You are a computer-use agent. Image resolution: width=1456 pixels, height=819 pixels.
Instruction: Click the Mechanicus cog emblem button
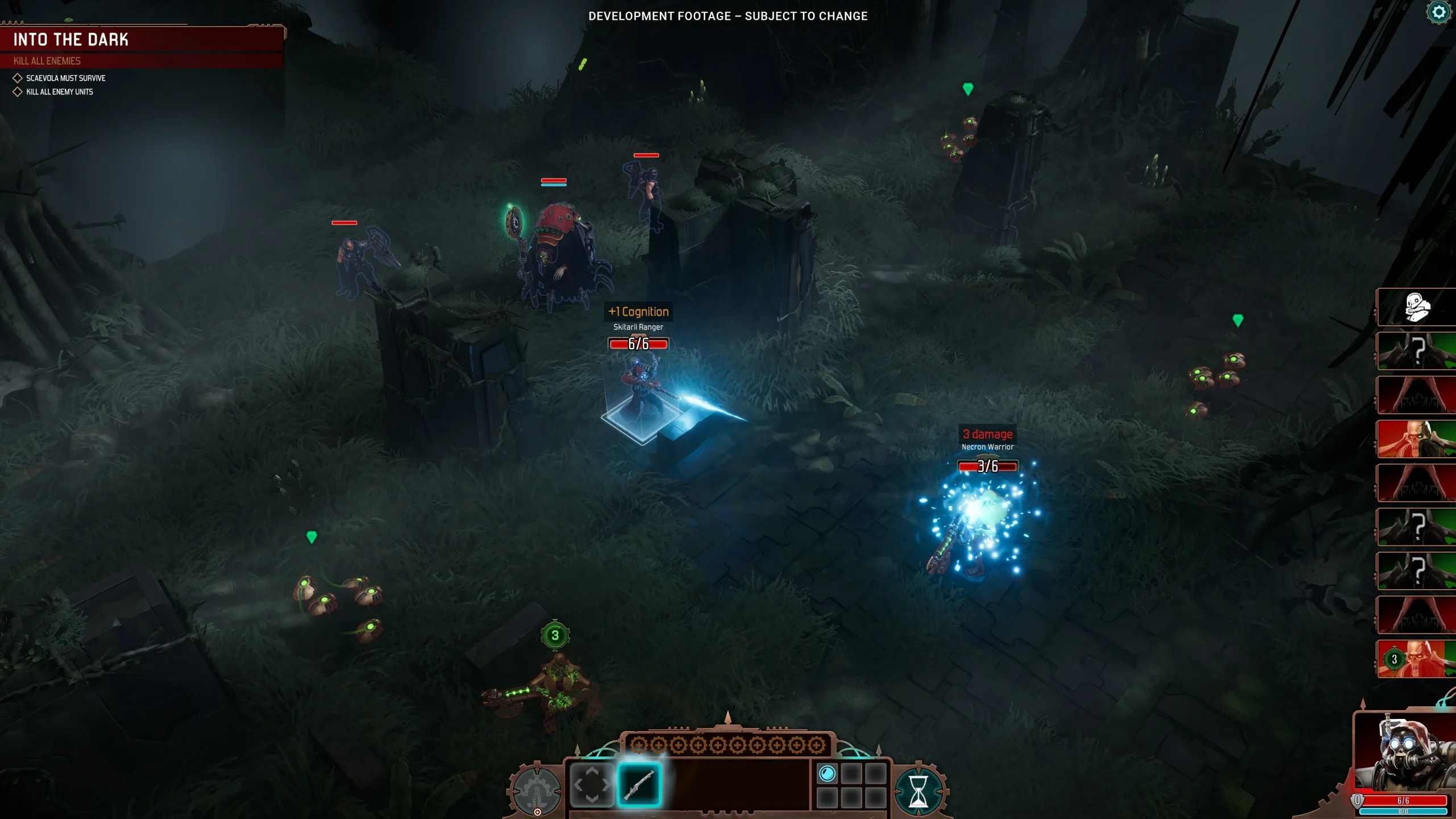click(x=535, y=789)
